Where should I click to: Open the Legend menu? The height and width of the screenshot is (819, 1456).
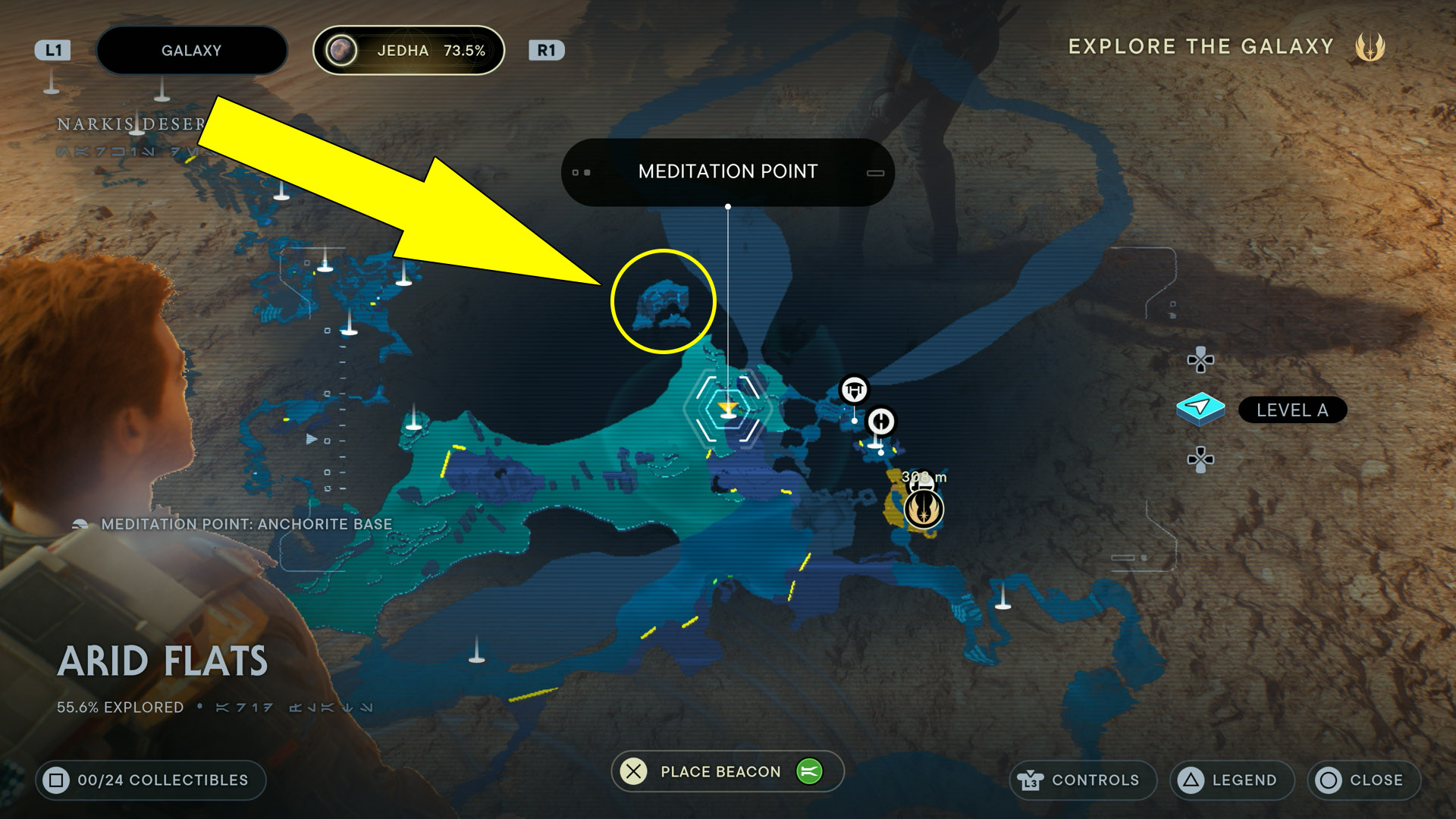coord(1232,780)
